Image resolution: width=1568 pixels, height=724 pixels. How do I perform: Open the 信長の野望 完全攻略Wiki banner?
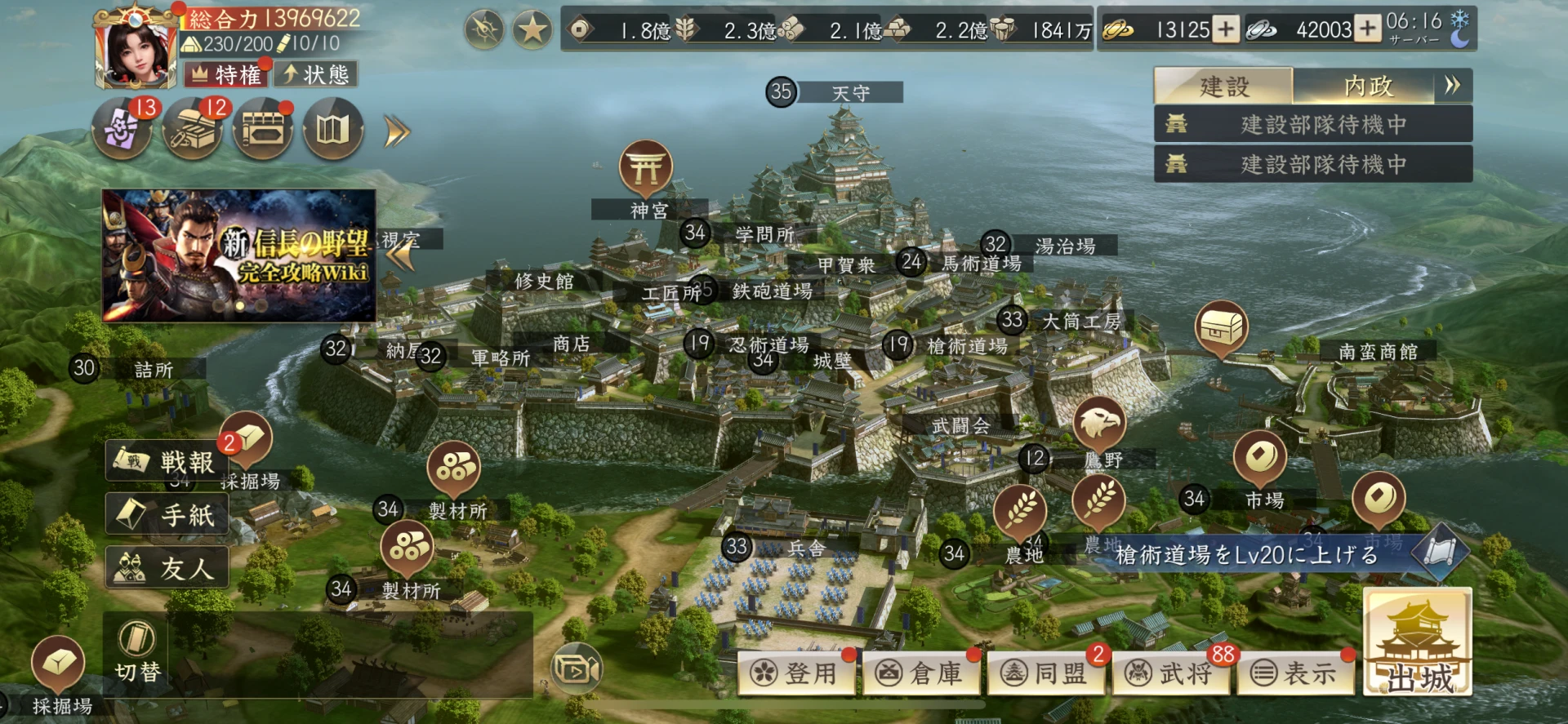click(x=239, y=255)
